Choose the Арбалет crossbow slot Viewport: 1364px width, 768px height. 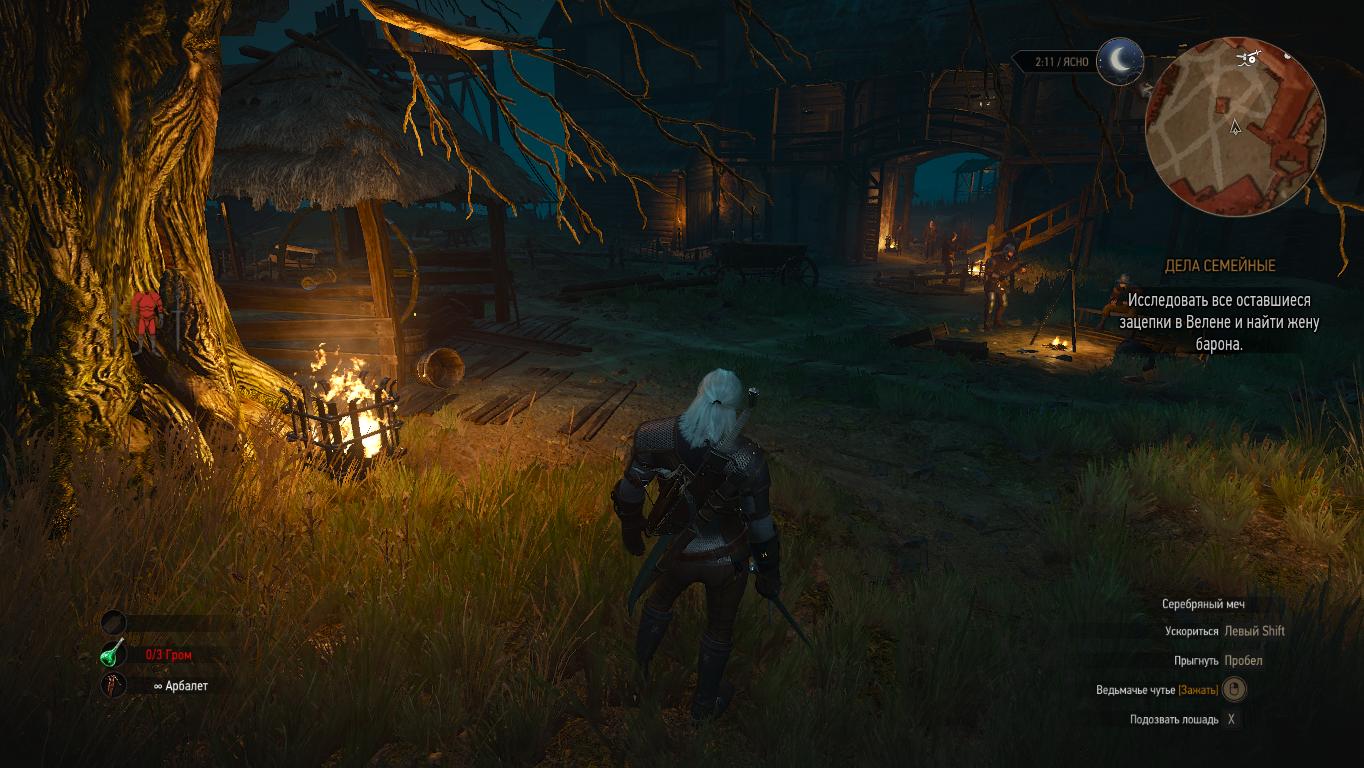coord(113,686)
